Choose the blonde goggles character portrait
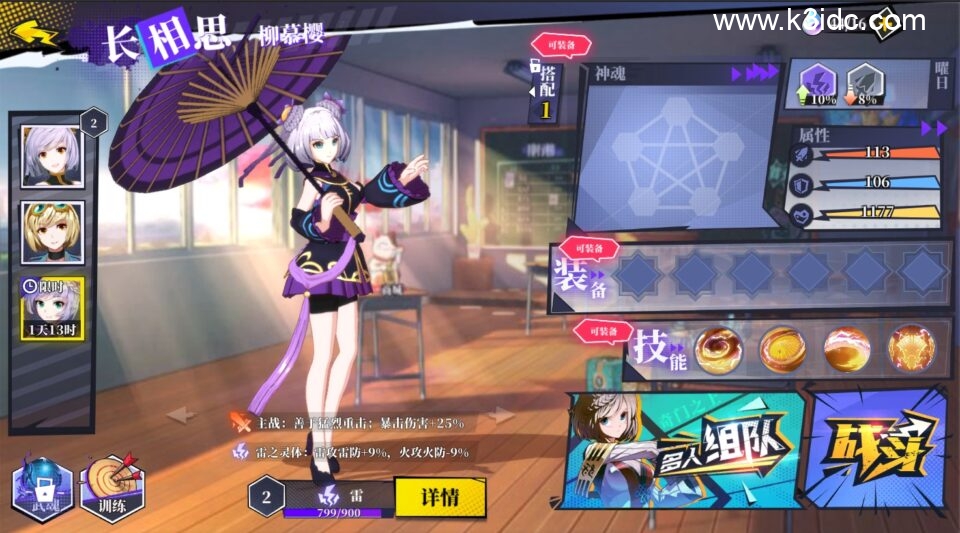960x533 pixels. 51,232
